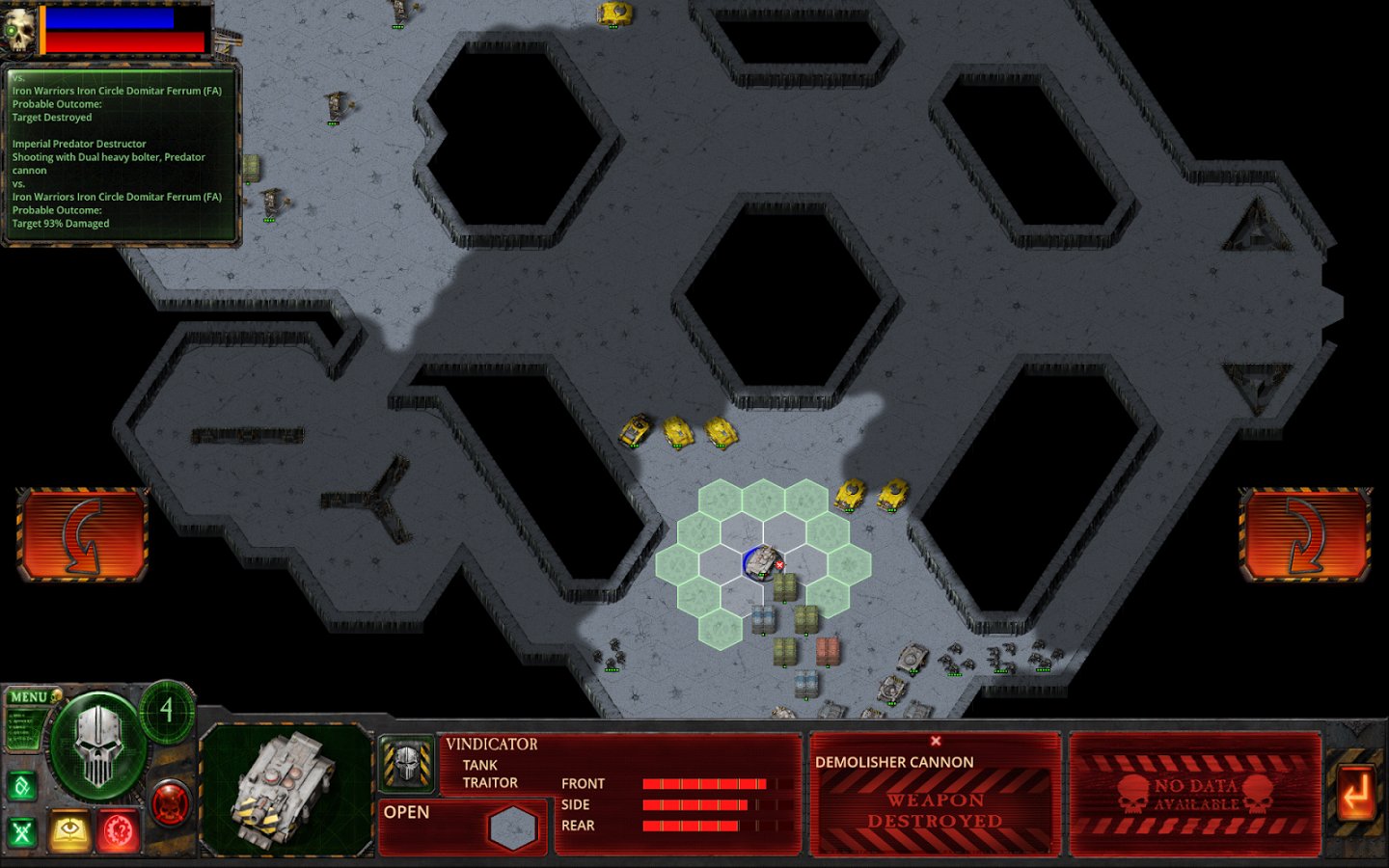Select the Vindicator tank portrait

point(286,791)
